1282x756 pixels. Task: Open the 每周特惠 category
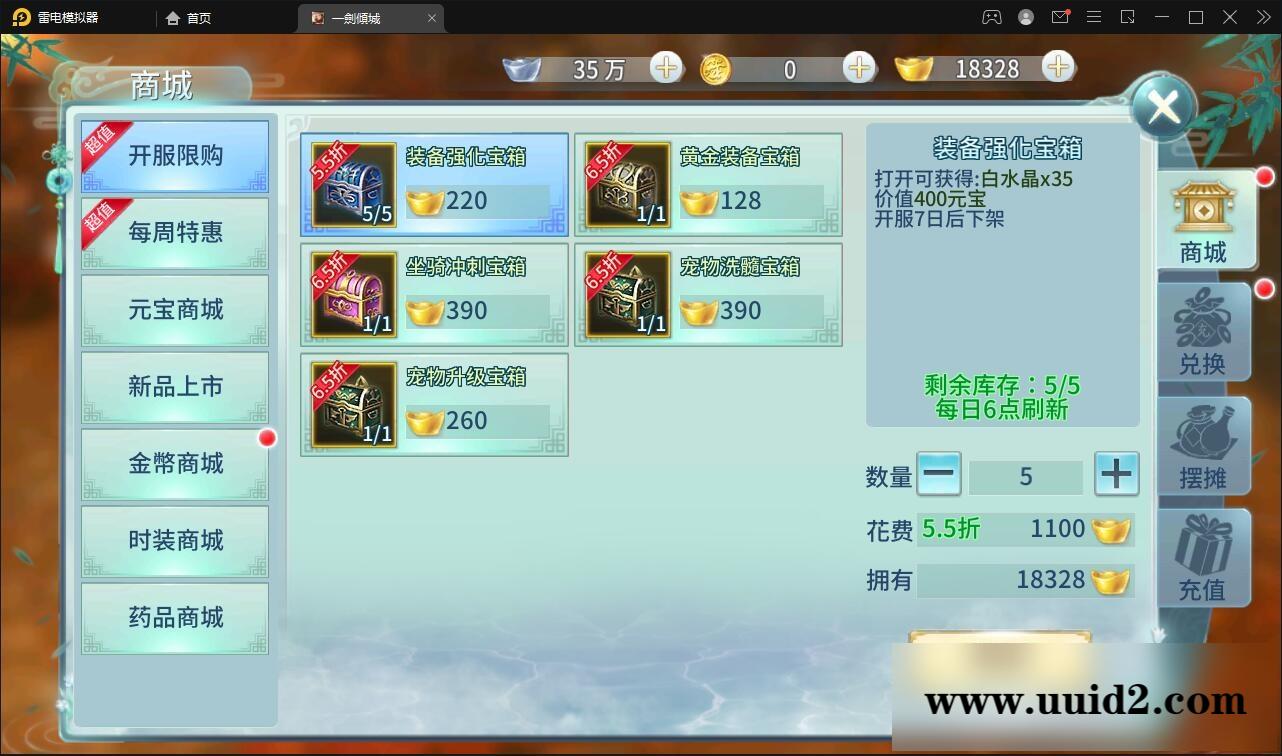pos(175,233)
